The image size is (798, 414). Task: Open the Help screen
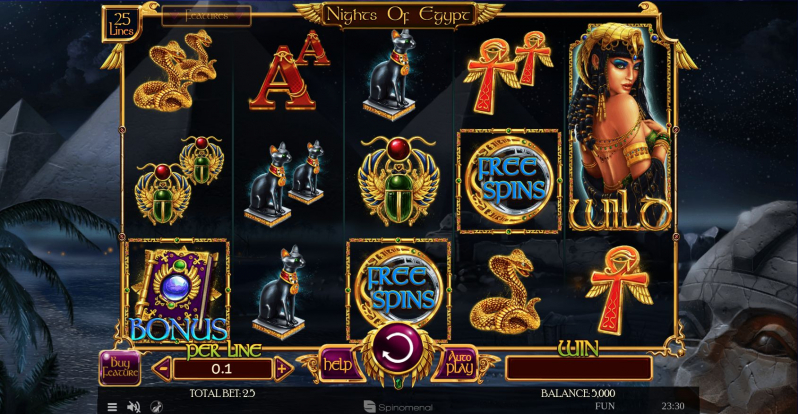[x=338, y=365]
